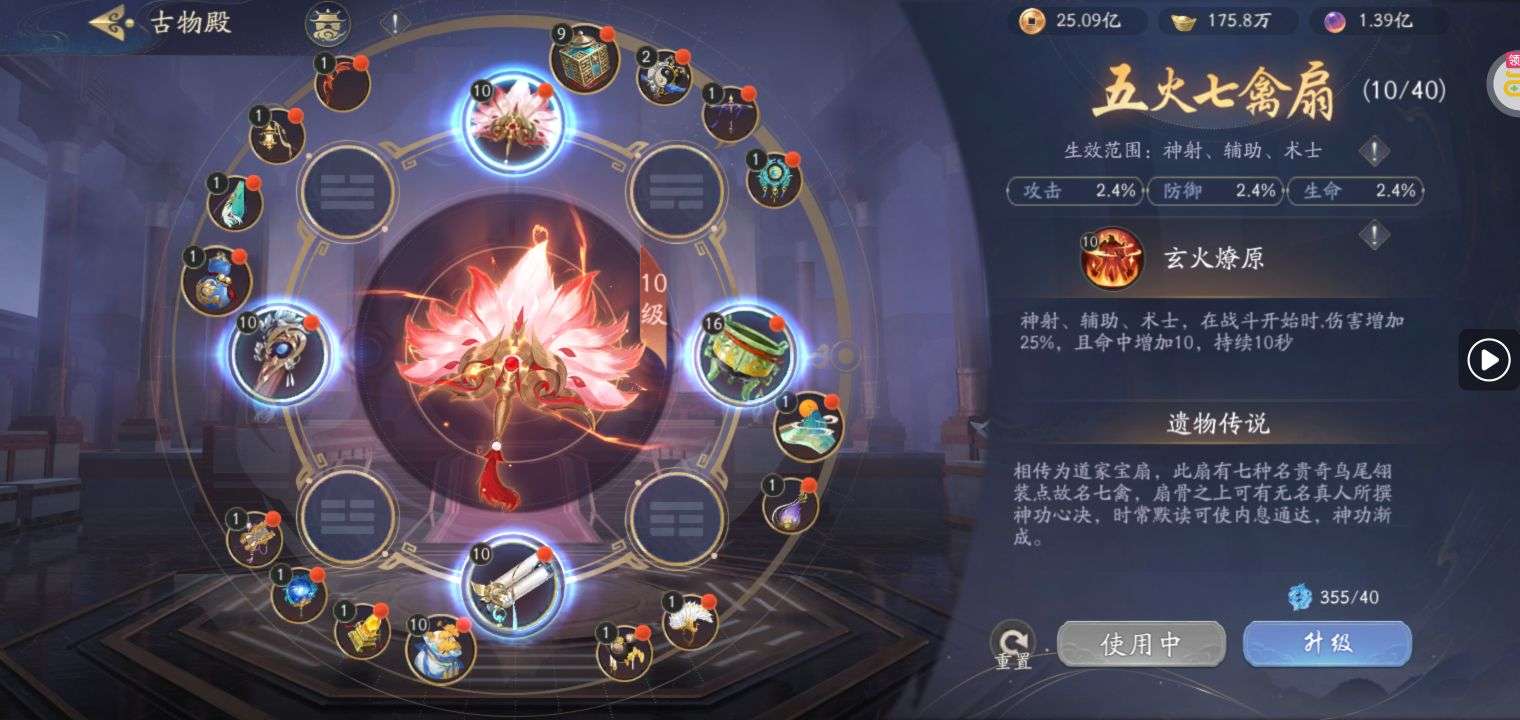This screenshot has width=1520, height=720.
Task: Reset the relic with 重置
Action: [1012, 643]
